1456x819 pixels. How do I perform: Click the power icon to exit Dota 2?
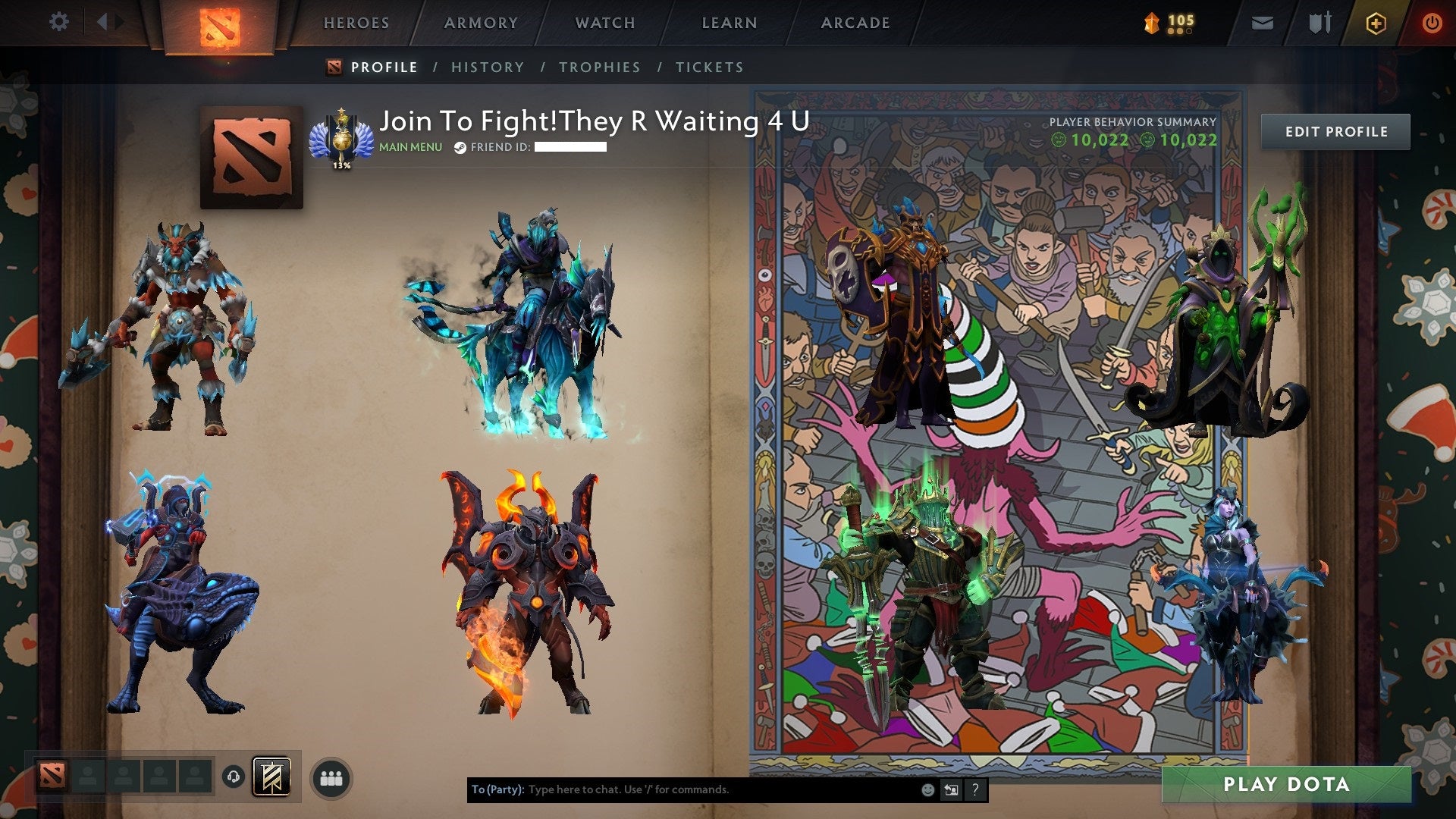(x=1432, y=23)
